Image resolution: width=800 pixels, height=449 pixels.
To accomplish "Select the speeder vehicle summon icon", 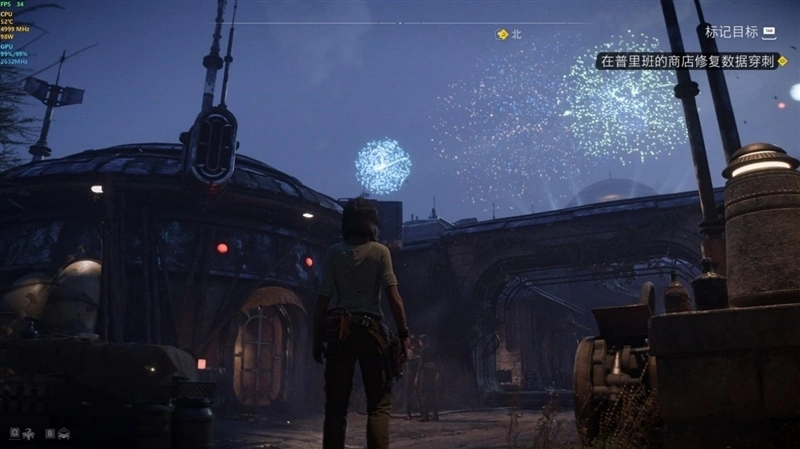I will coord(64,434).
